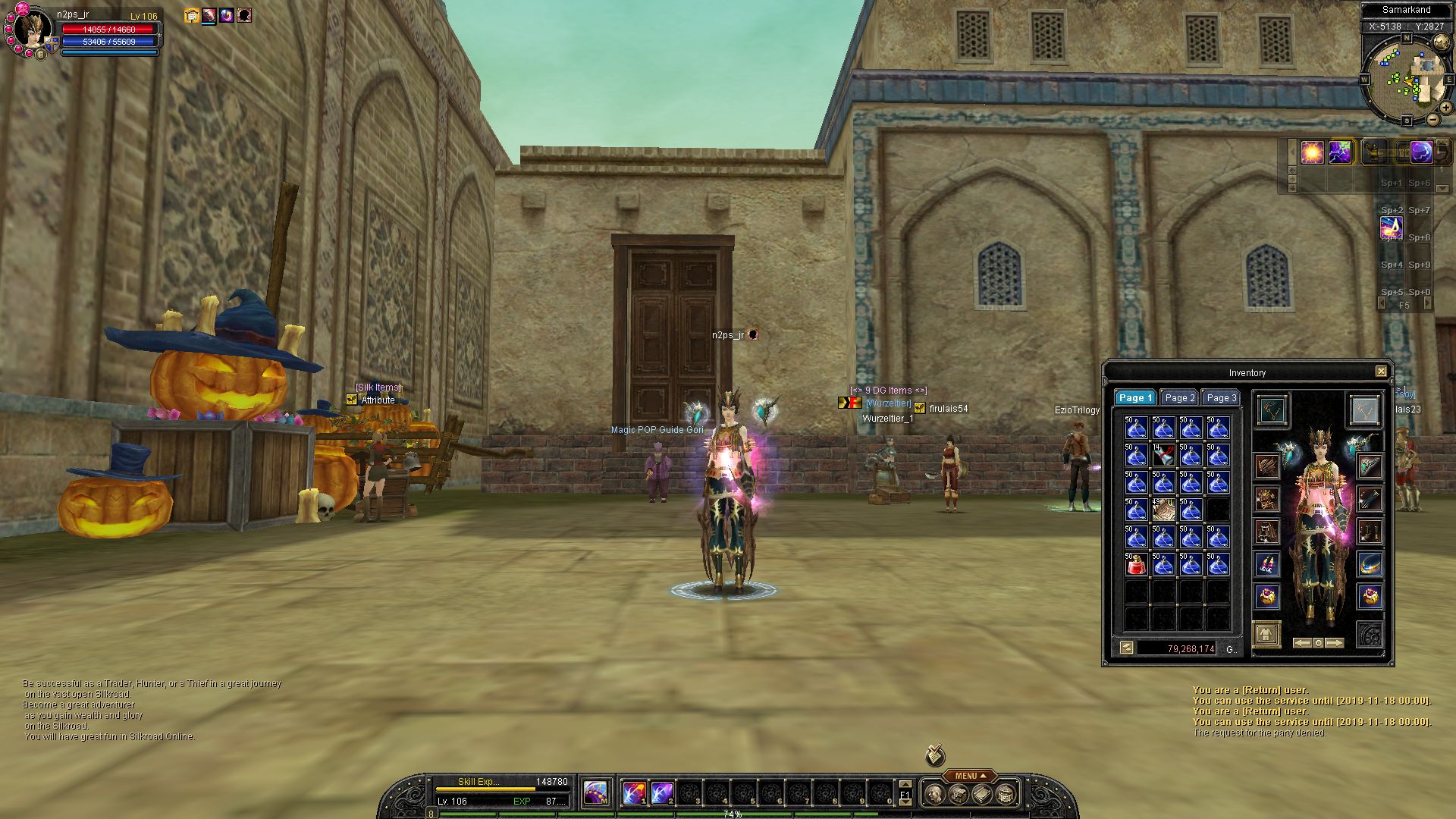
Task: Rotate character preview with the right arrow
Action: coord(1335,643)
